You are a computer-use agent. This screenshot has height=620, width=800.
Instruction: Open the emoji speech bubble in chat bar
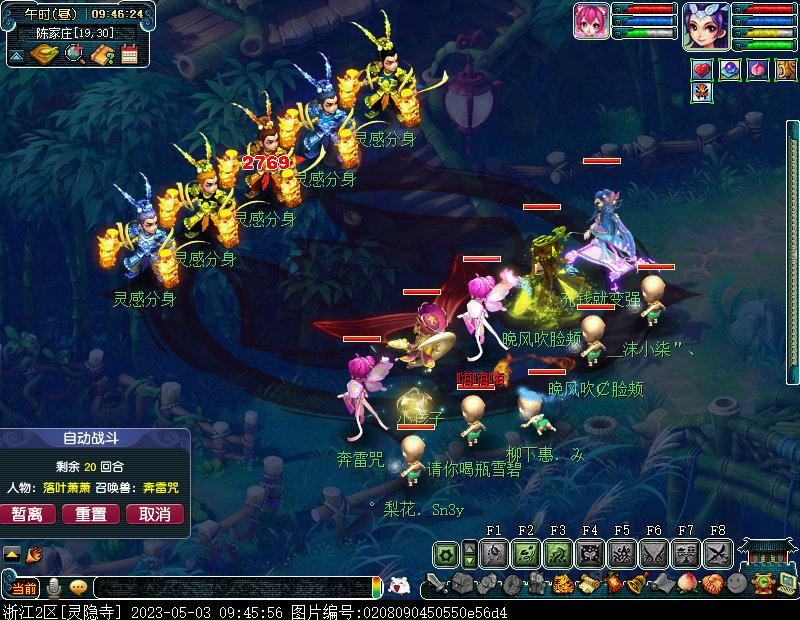coord(78,587)
